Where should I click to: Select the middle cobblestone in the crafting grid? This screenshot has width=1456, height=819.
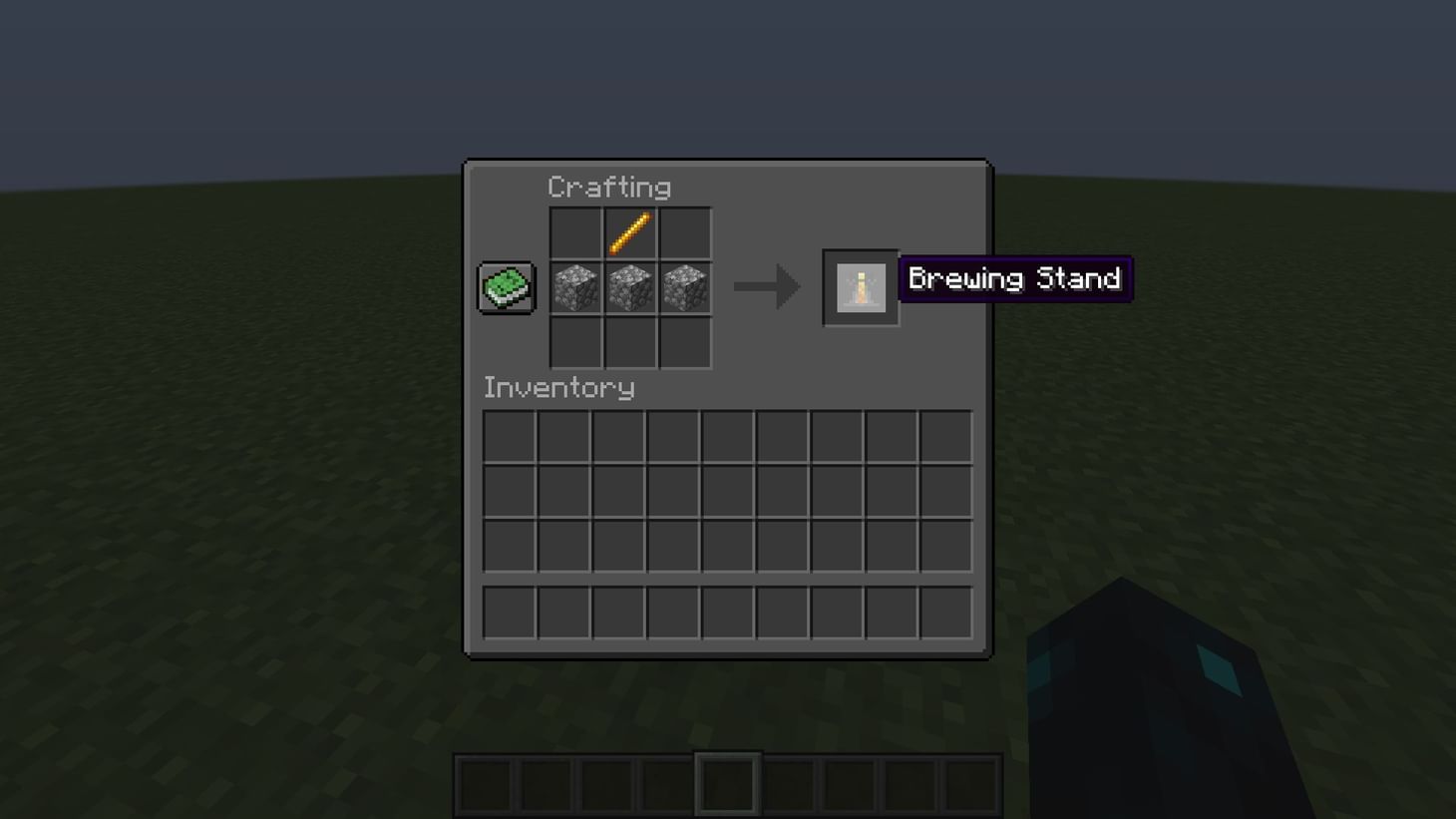pyautogui.click(x=630, y=286)
